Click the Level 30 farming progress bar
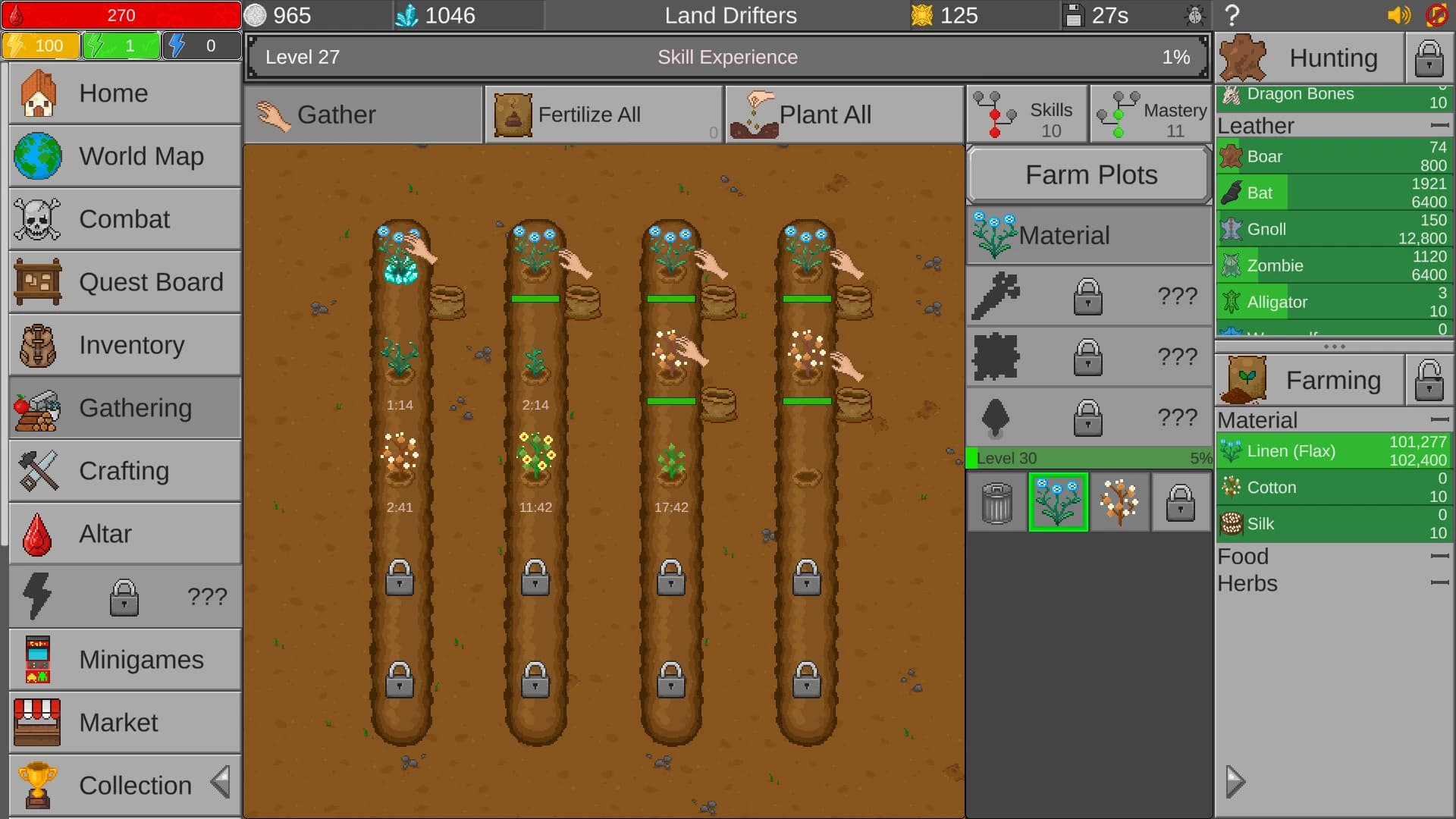Image resolution: width=1456 pixels, height=819 pixels. tap(1088, 458)
